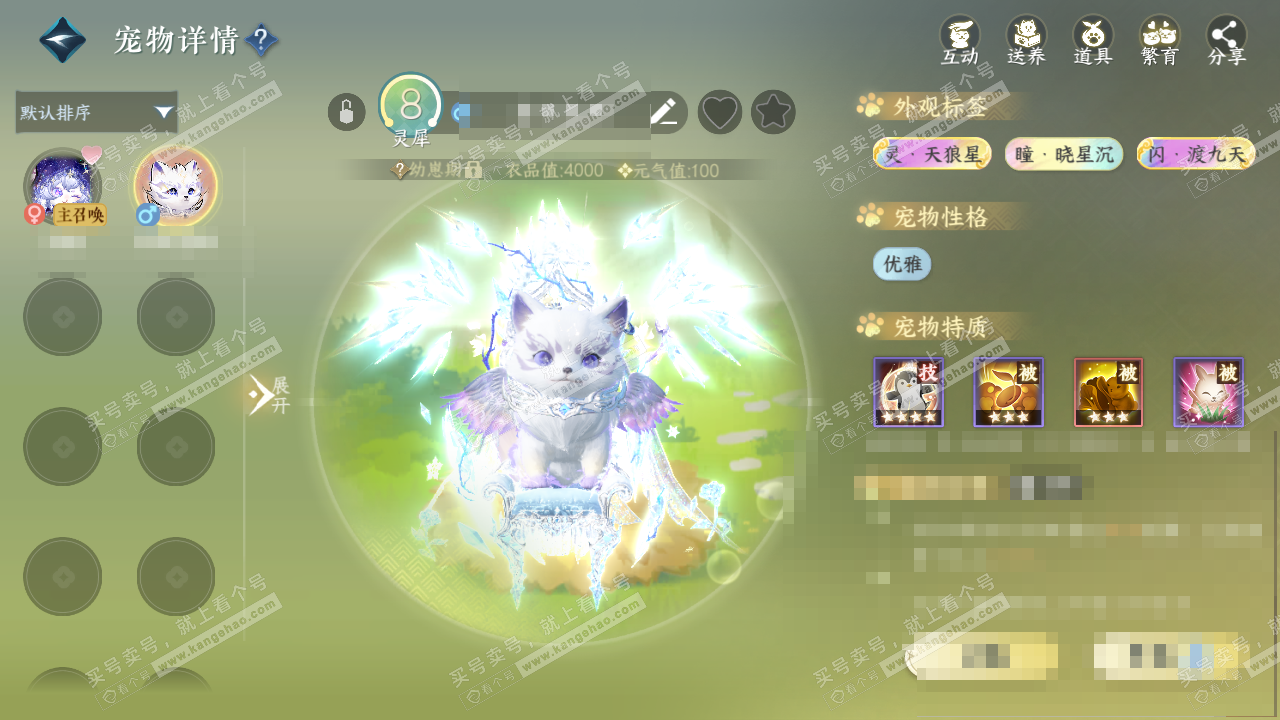Screen dimensions: 1280x720
Task: Open the pet details help question mark
Action: point(261,41)
